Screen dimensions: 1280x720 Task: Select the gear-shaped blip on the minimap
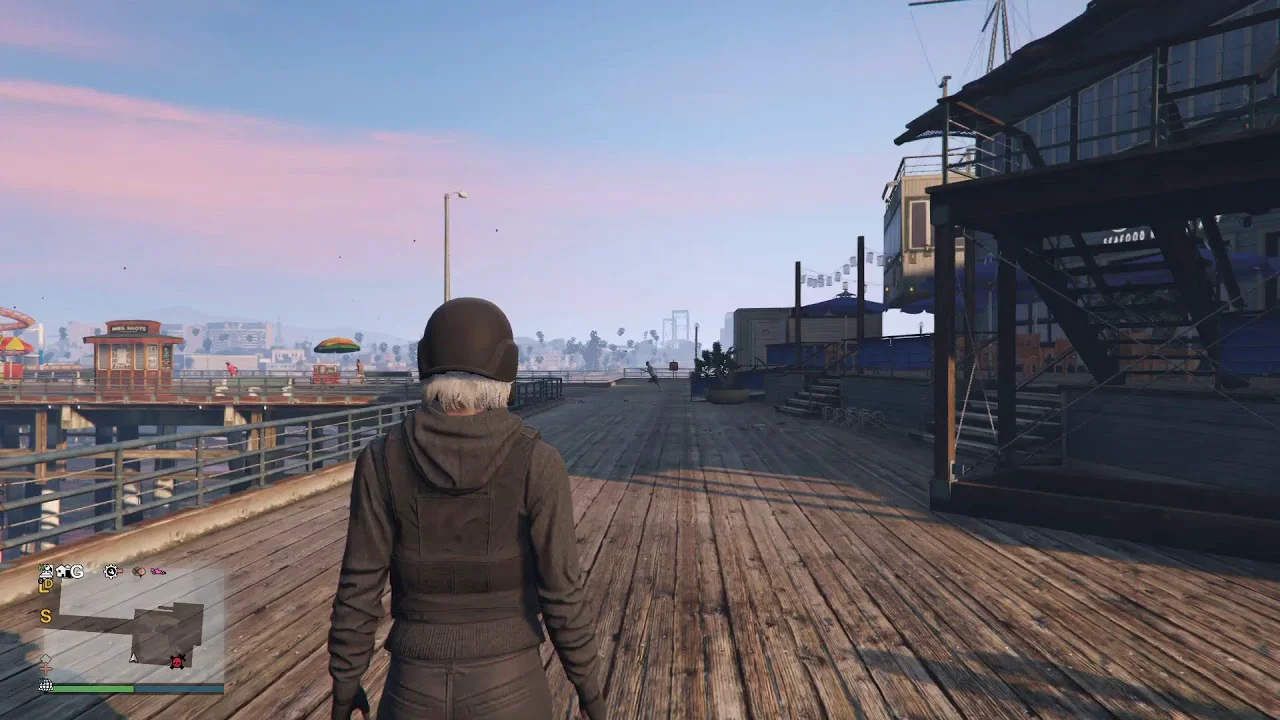(x=111, y=572)
